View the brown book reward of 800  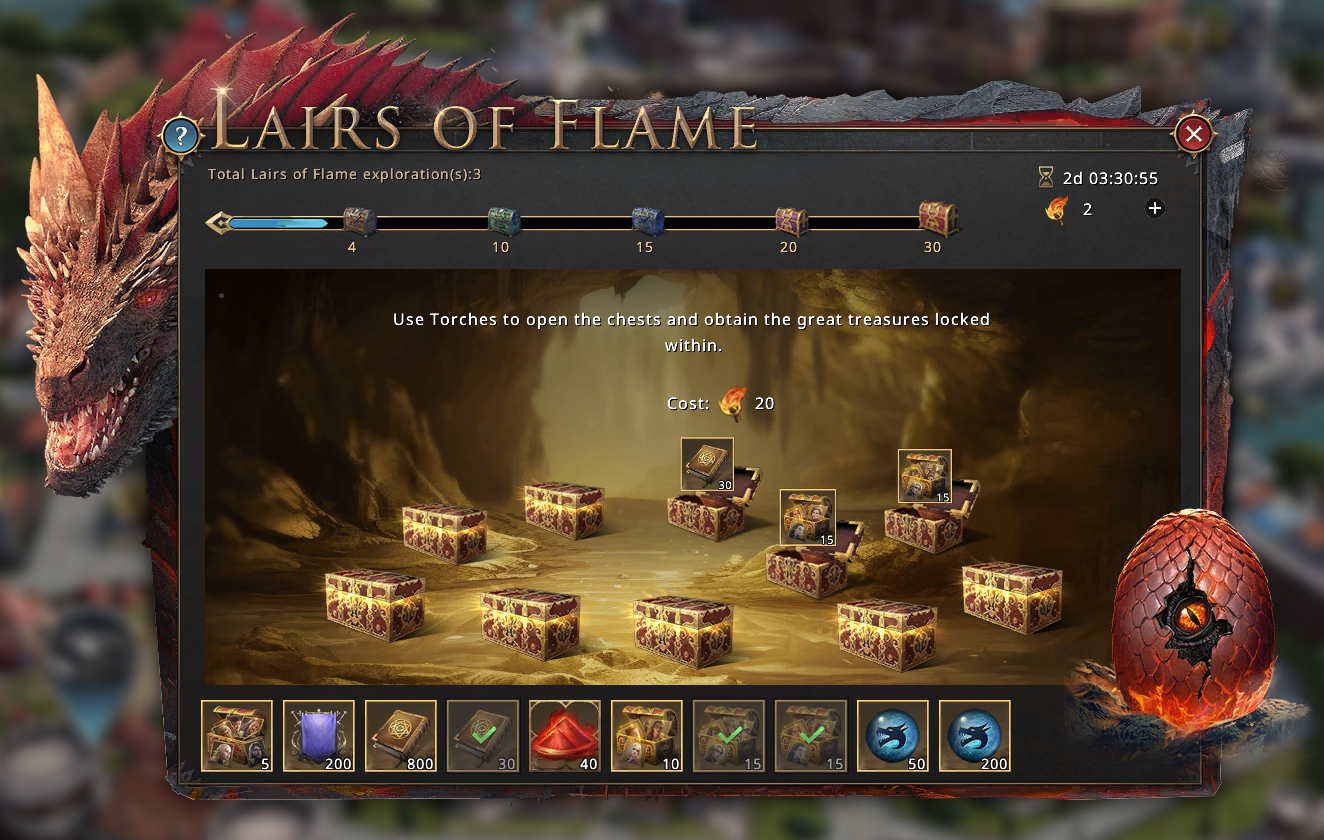(401, 736)
